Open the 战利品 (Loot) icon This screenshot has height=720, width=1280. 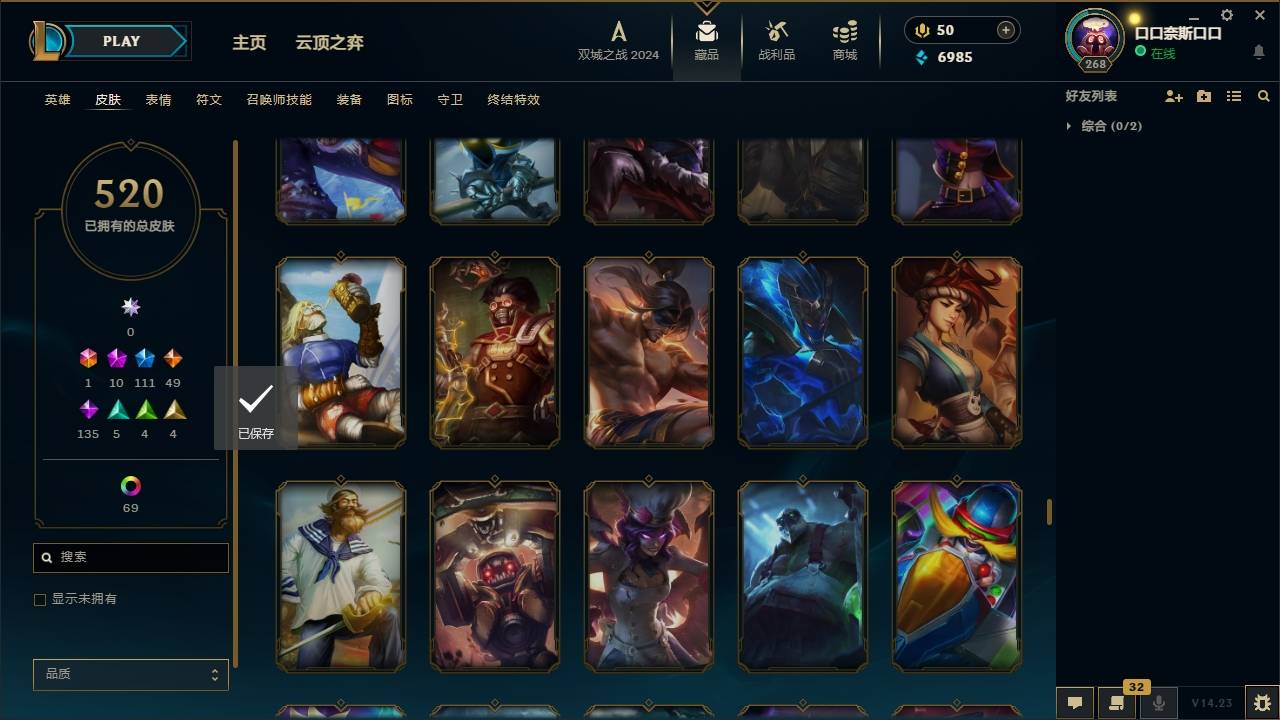tap(776, 35)
